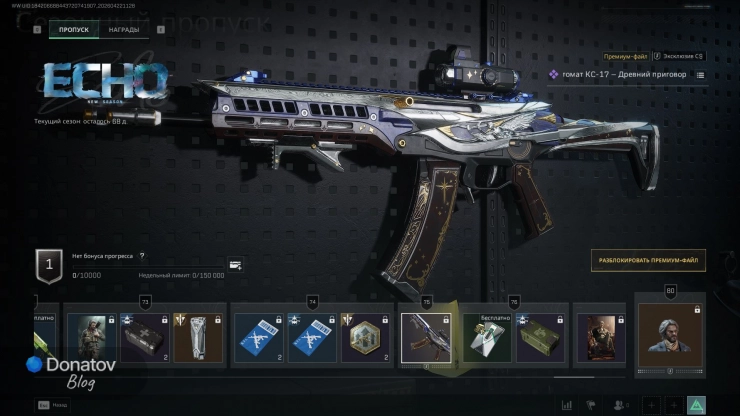Choose the white magazine skin reward tile

click(198, 338)
